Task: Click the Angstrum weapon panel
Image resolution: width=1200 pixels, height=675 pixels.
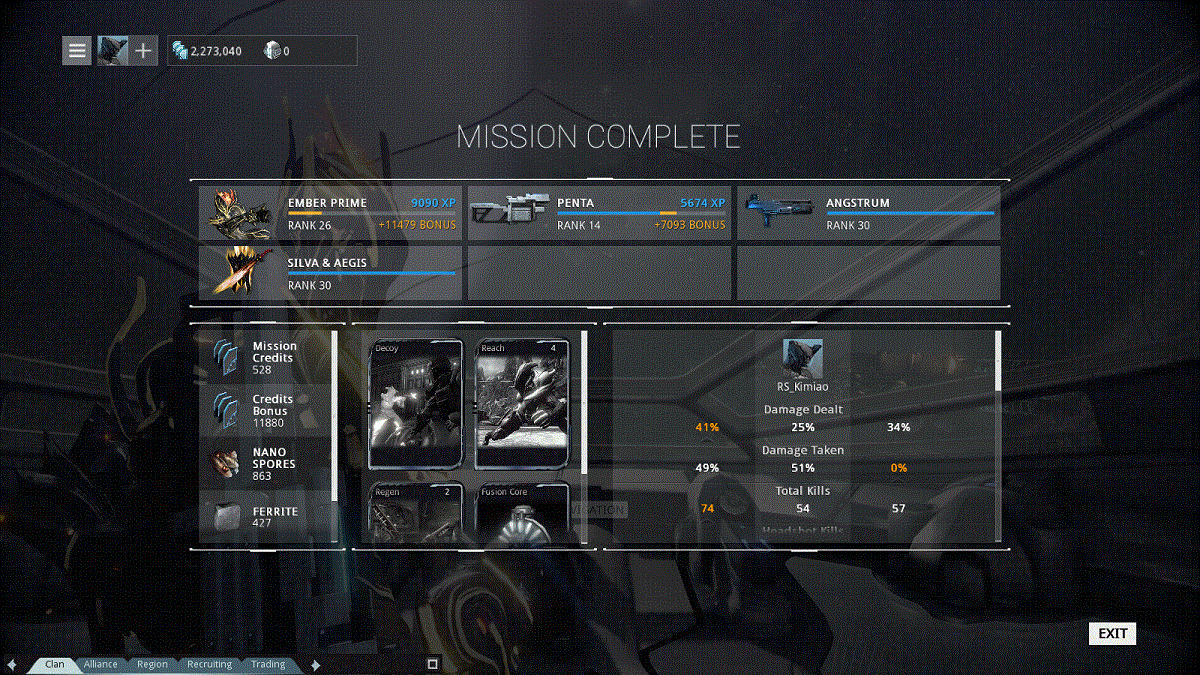Action: (868, 213)
